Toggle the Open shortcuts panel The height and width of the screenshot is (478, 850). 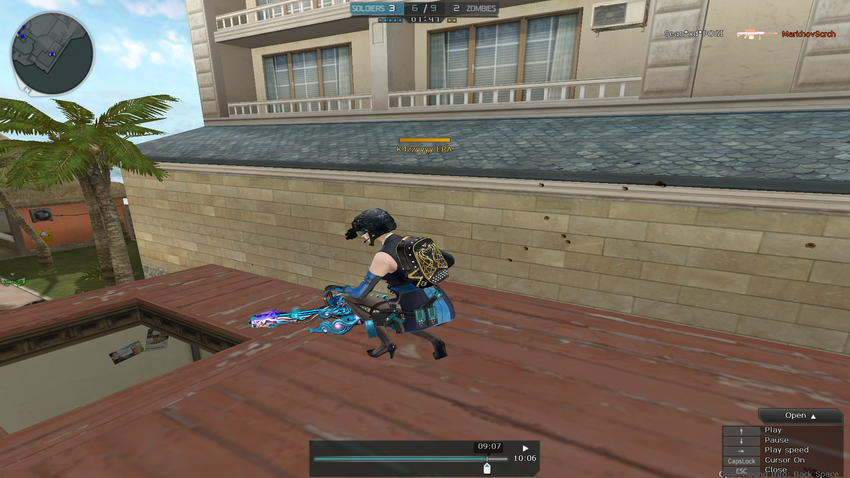tap(800, 415)
